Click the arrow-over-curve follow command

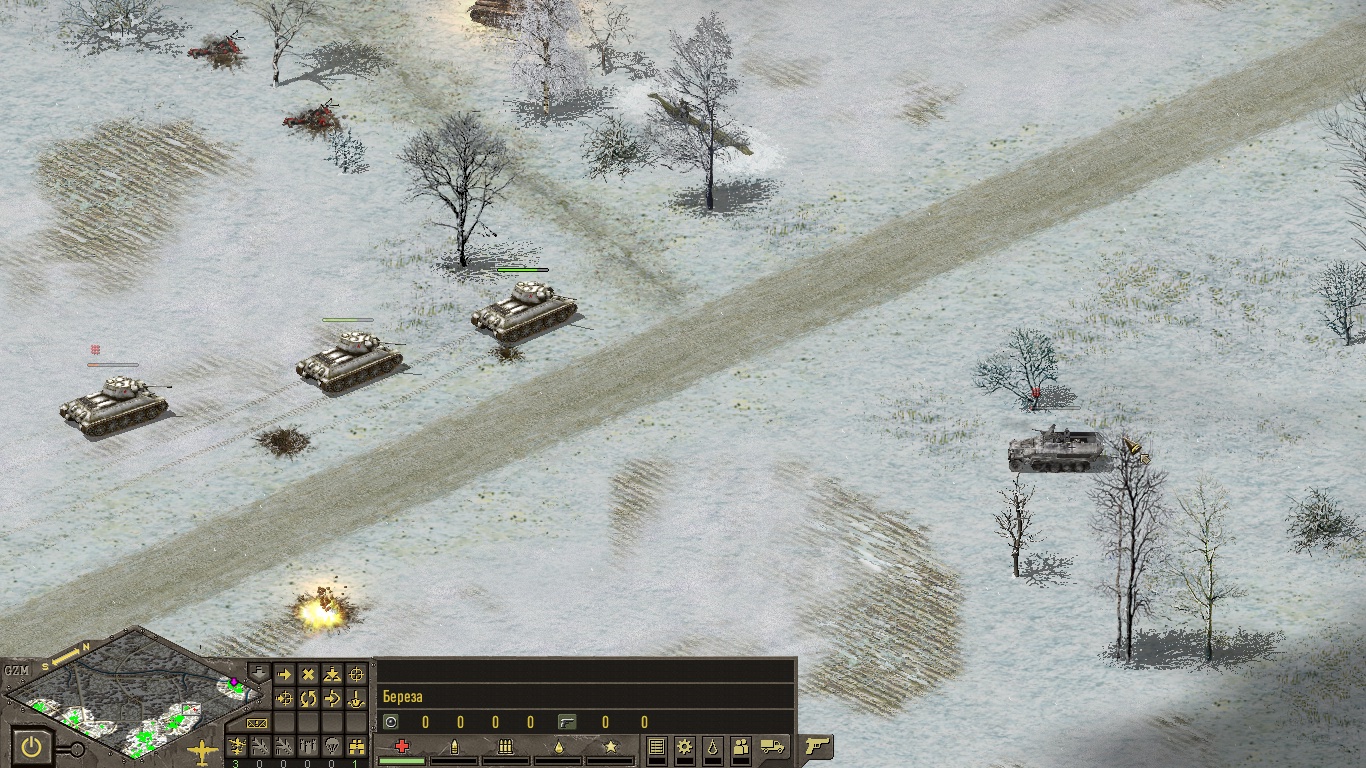[x=332, y=698]
